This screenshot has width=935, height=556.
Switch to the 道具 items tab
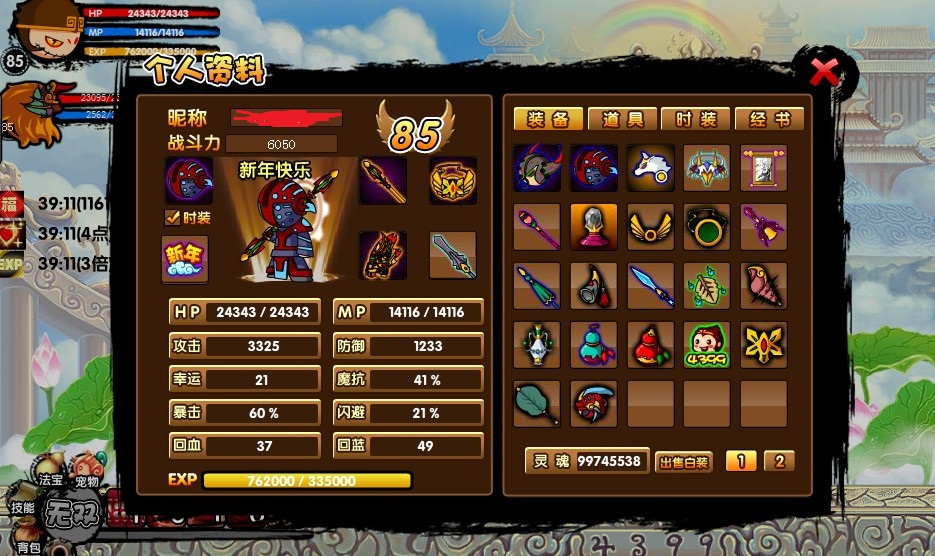click(x=623, y=119)
